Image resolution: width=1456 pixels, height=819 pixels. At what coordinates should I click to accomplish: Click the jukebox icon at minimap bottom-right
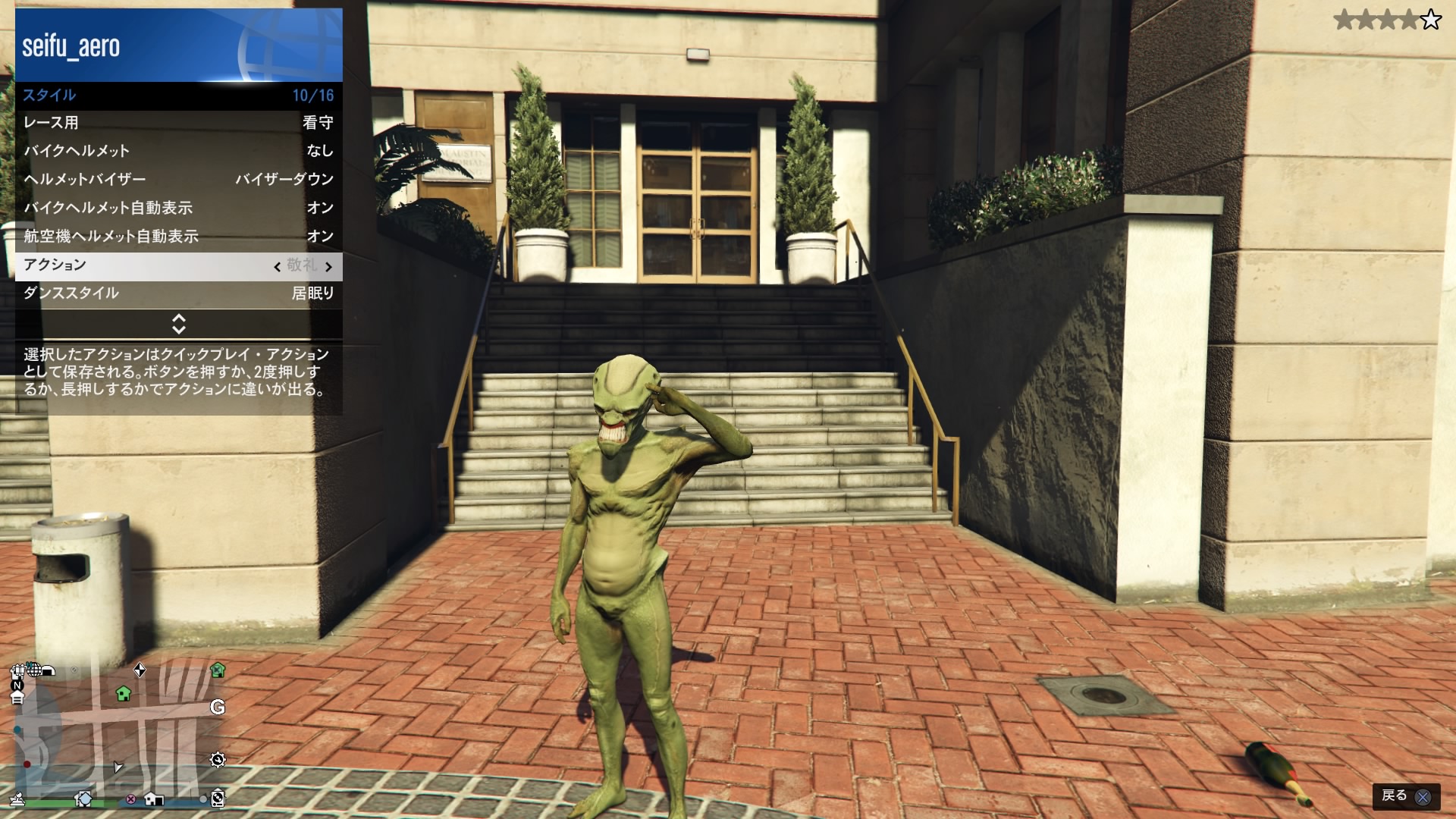coord(218,799)
